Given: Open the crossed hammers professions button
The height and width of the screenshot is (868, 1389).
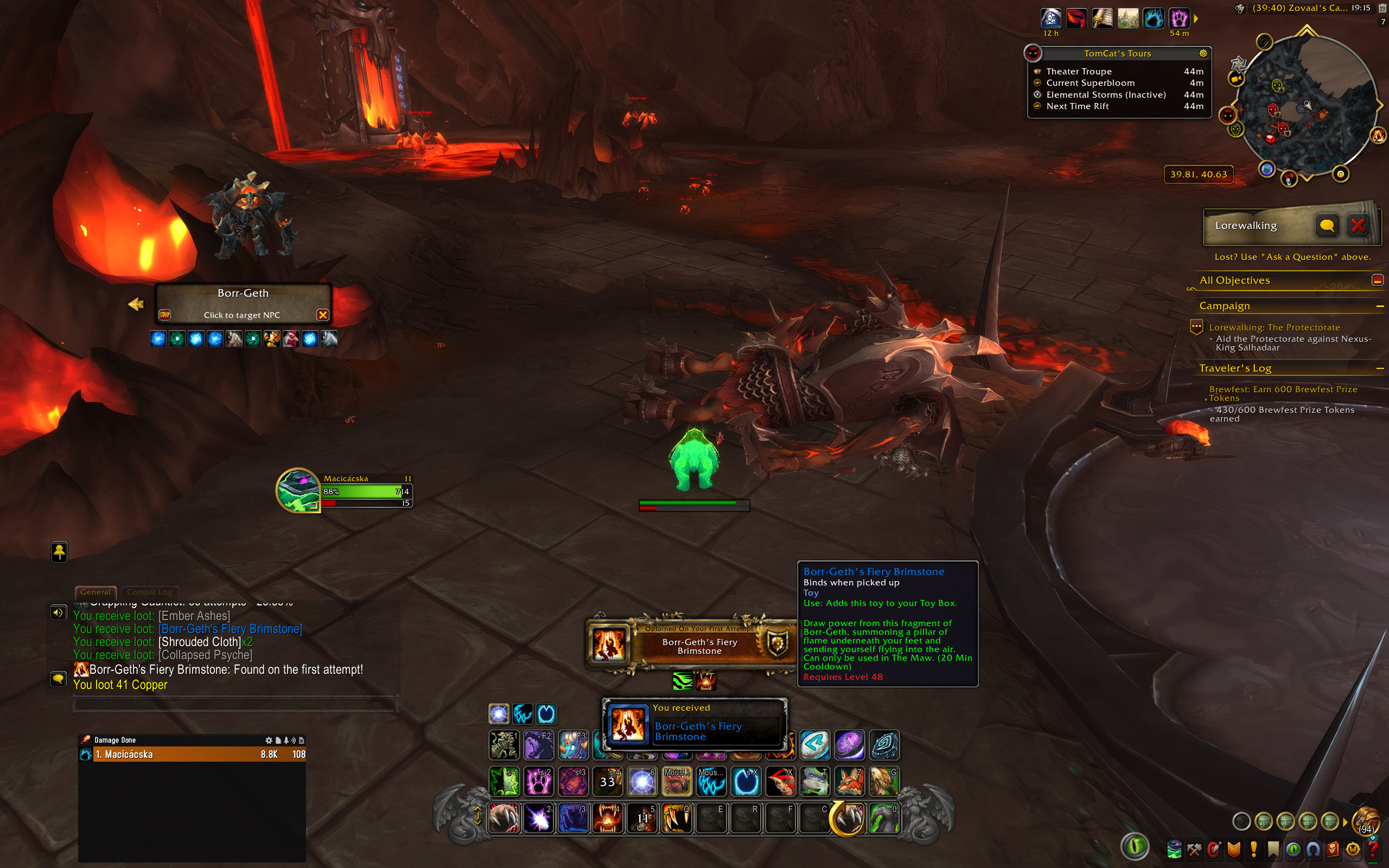Looking at the screenshot, I should coord(1194,849).
